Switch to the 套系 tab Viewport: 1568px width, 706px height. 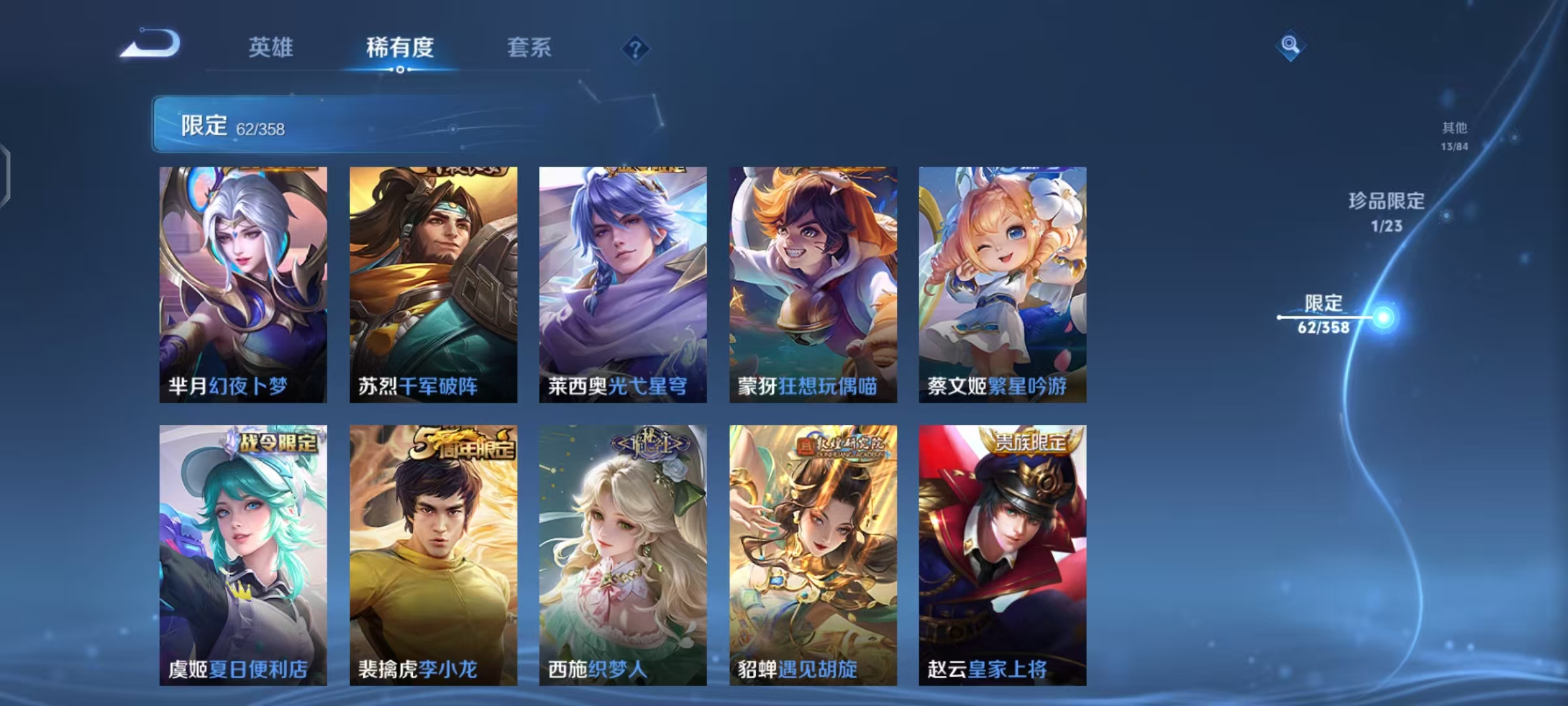tap(529, 48)
